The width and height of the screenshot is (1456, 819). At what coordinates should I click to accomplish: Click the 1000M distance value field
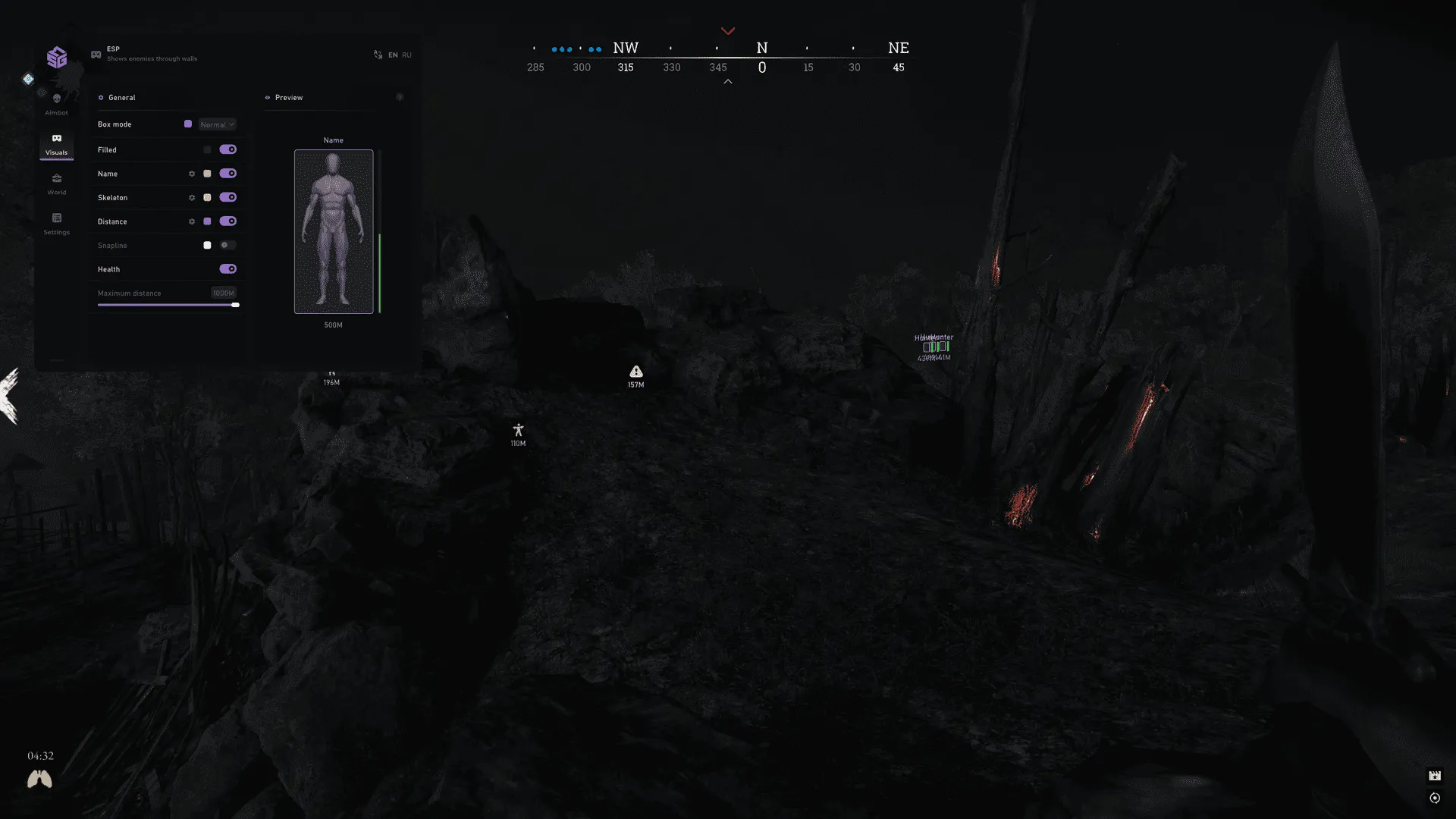[x=223, y=293]
